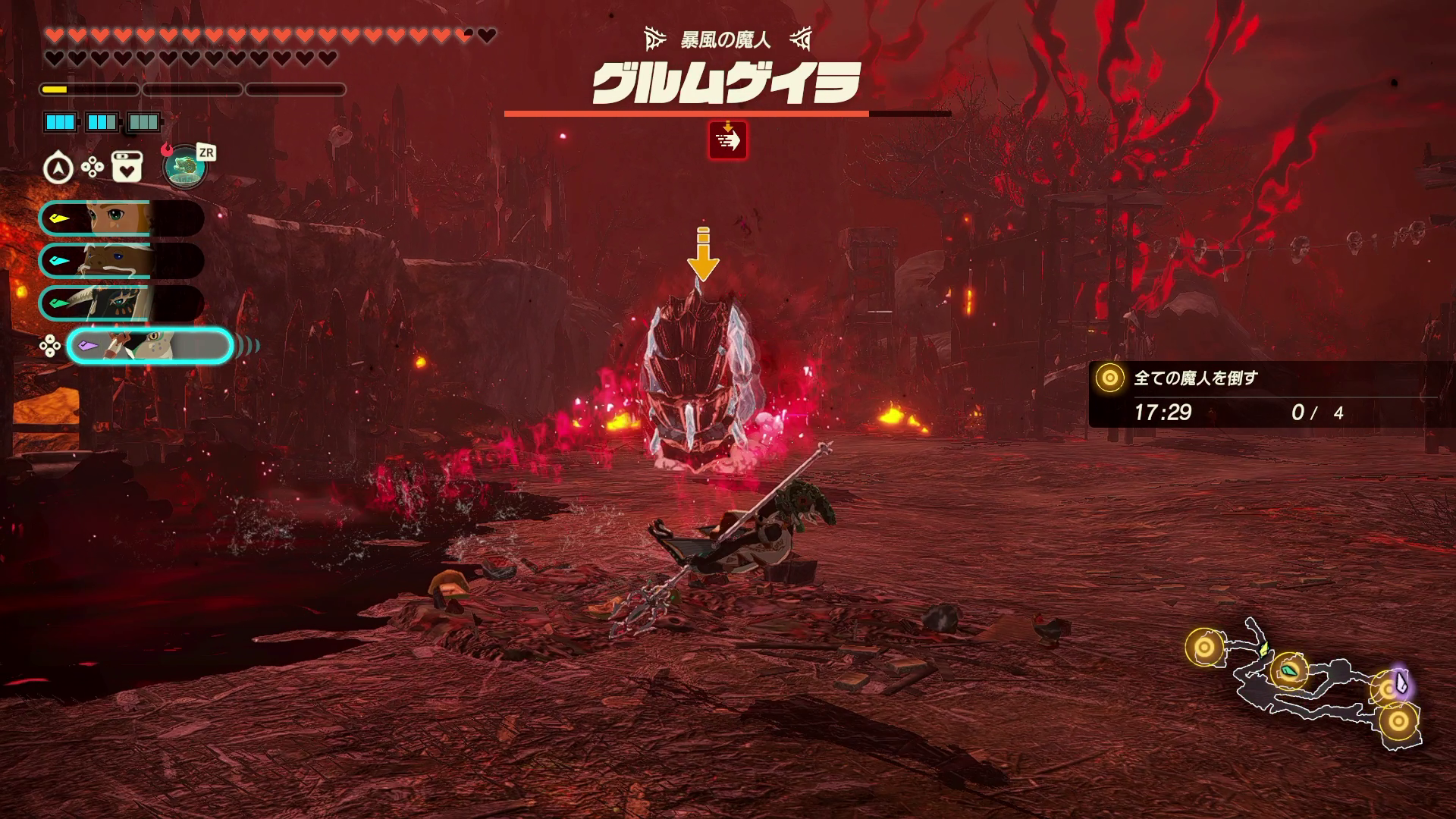Select the purple player marker on minimap
1456x819 pixels.
pyautogui.click(x=1400, y=683)
